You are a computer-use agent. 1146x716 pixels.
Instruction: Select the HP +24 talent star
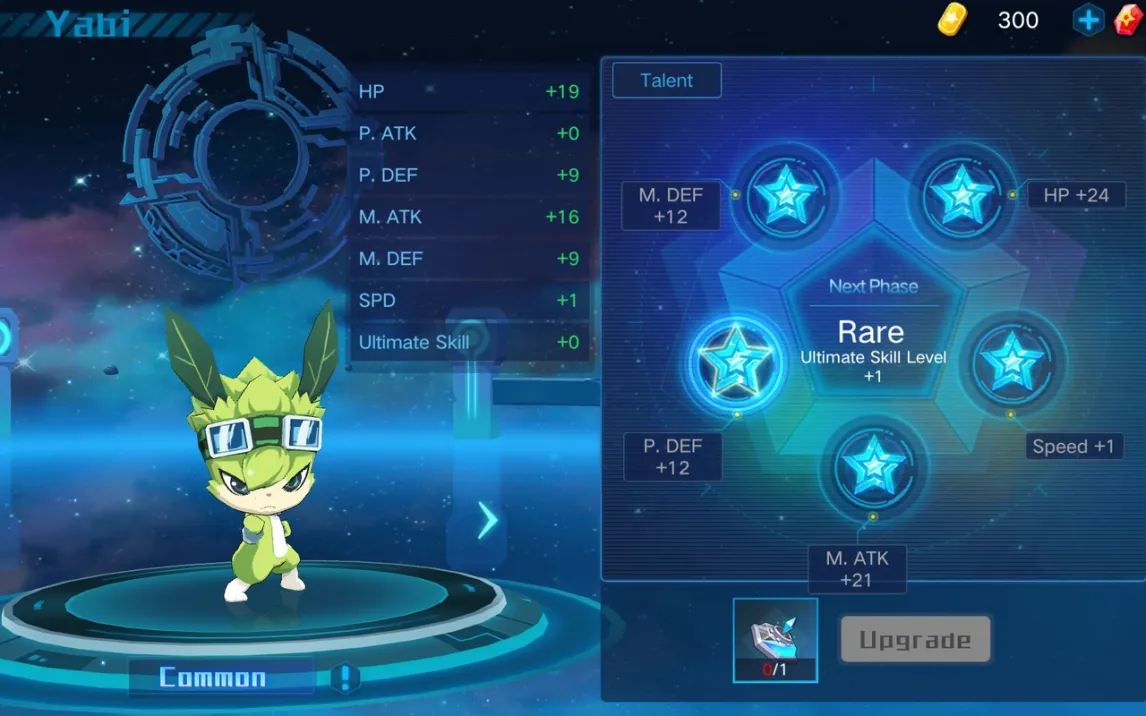[960, 195]
